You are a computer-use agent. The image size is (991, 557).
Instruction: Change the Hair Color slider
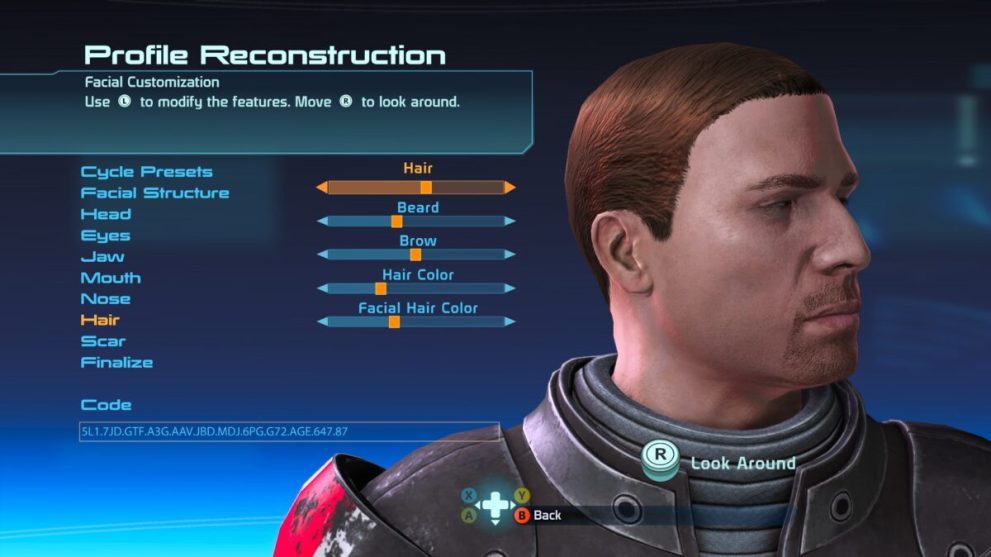[x=416, y=288]
